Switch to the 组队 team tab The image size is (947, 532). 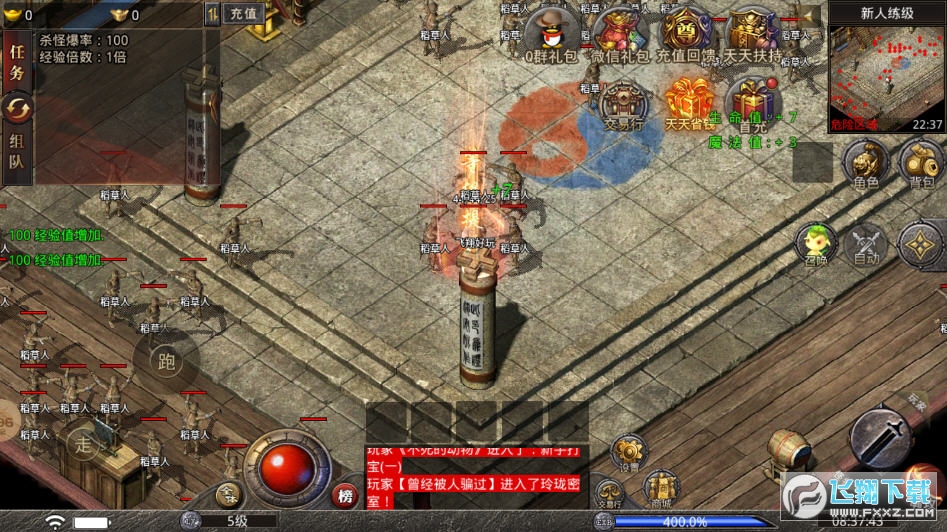17,152
